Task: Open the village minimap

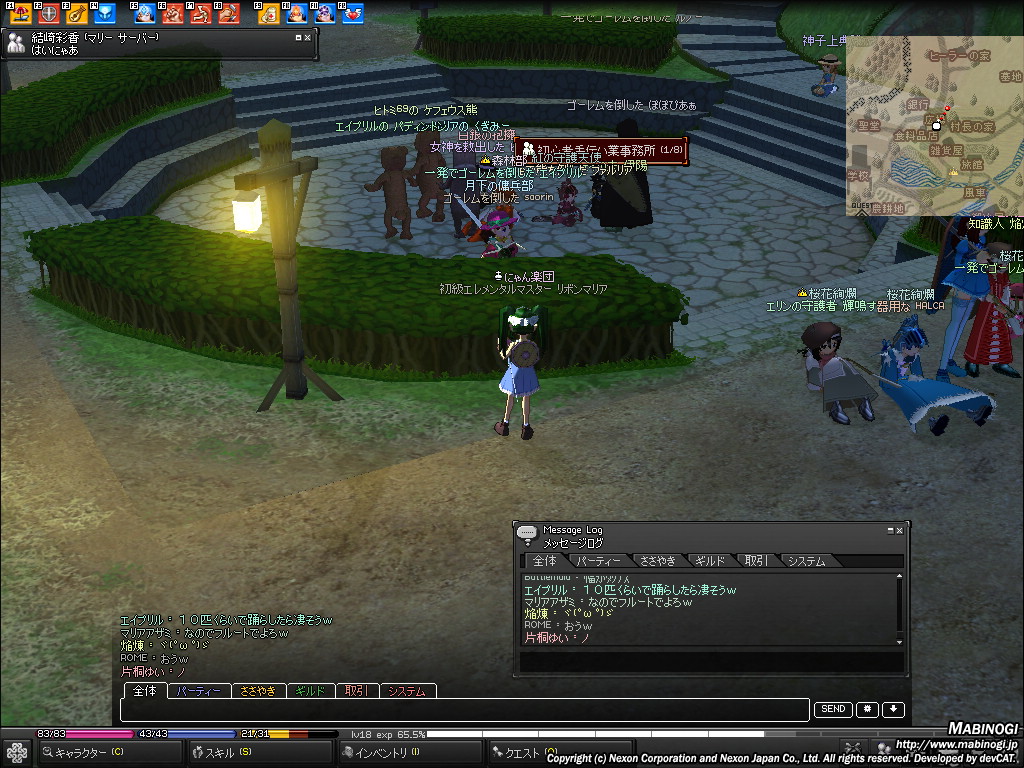Action: (934, 128)
